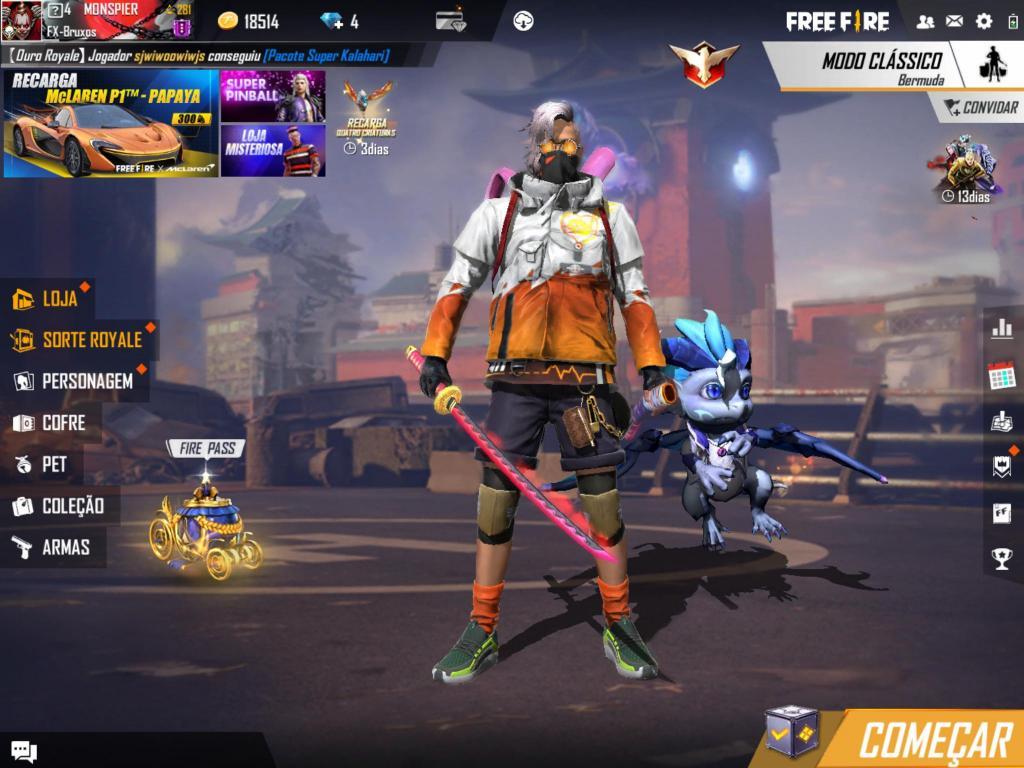Open the Fire Pass carriage icon
The width and height of the screenshot is (1024, 768).
[206, 525]
